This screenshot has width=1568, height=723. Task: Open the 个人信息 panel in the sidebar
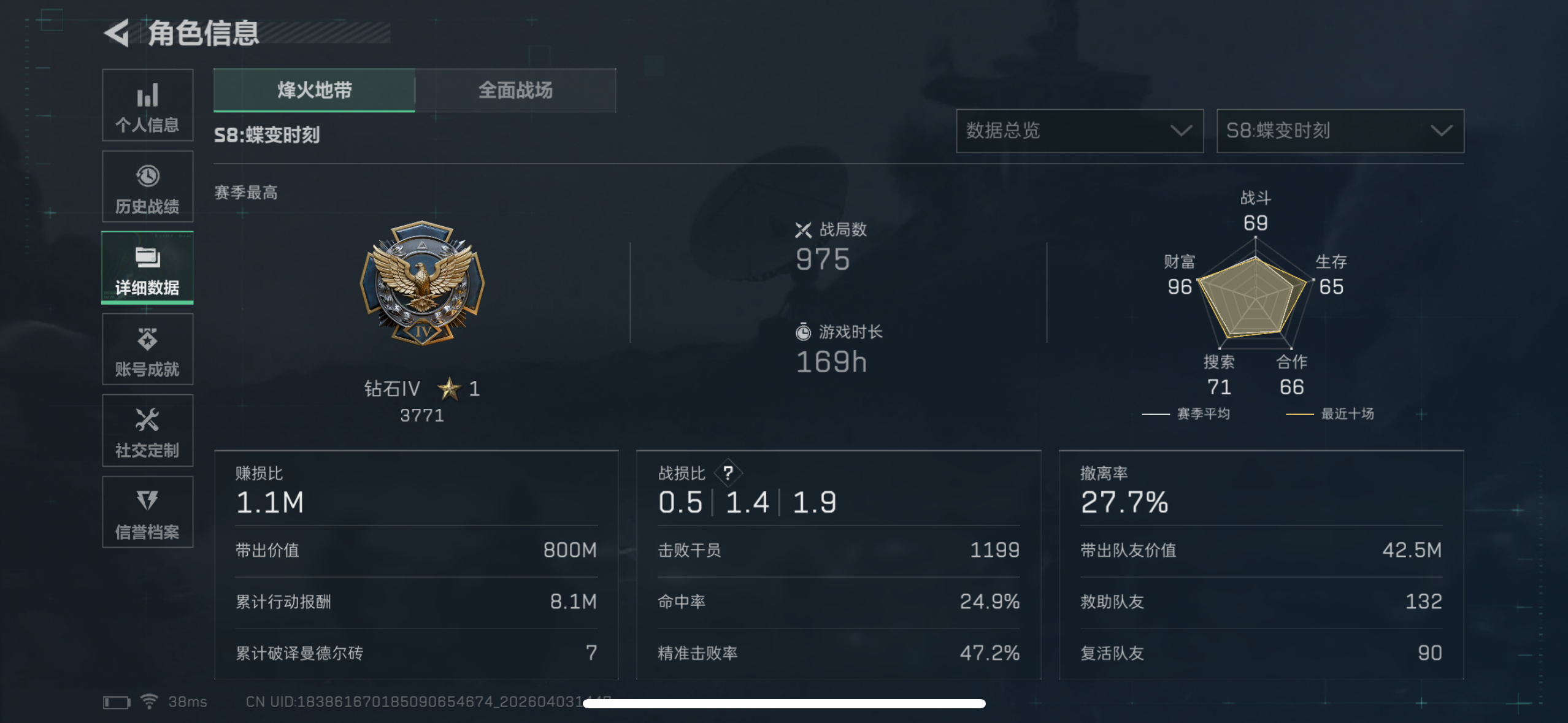[x=147, y=105]
